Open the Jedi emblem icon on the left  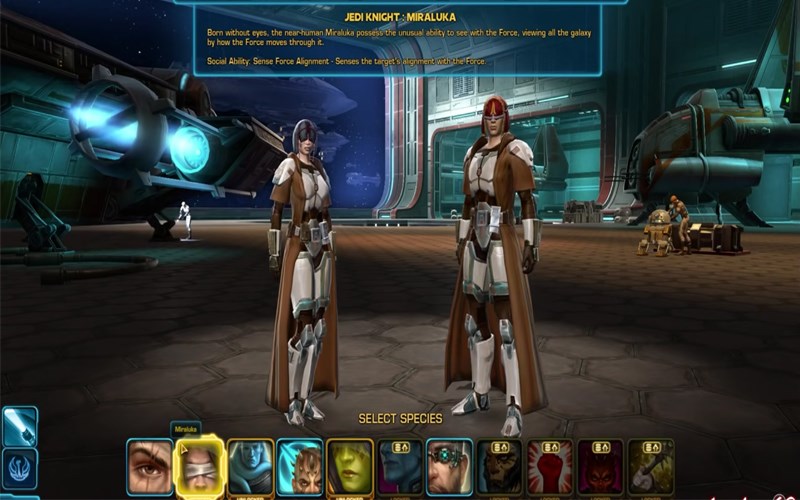point(20,467)
